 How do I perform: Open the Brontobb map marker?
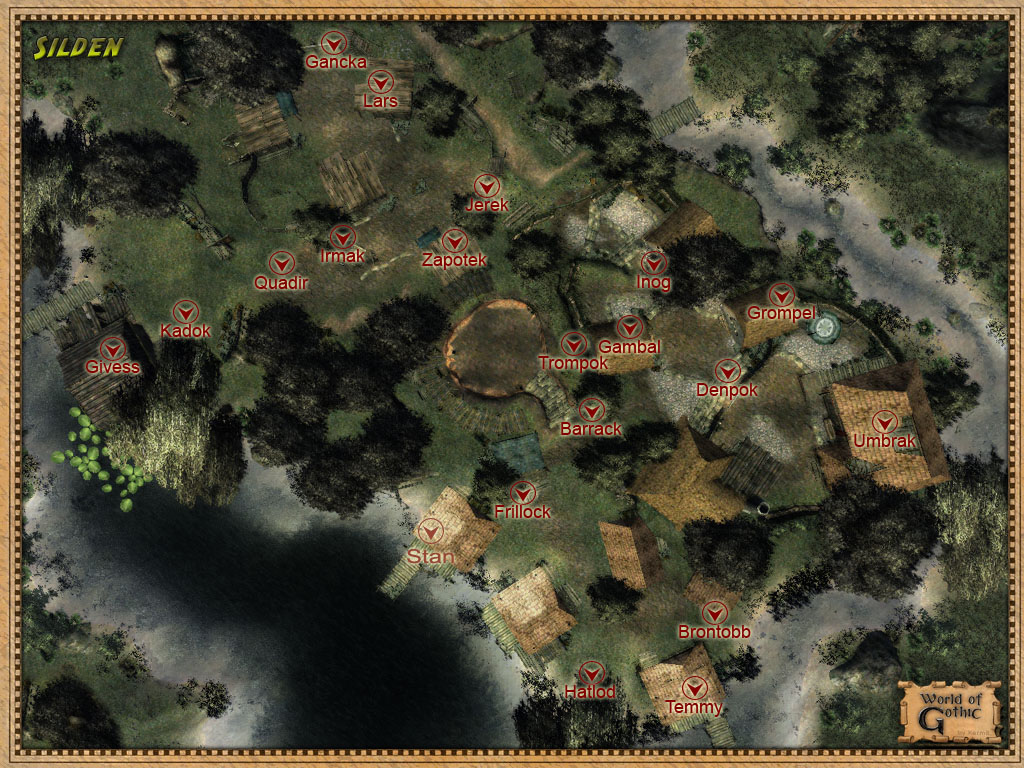714,613
